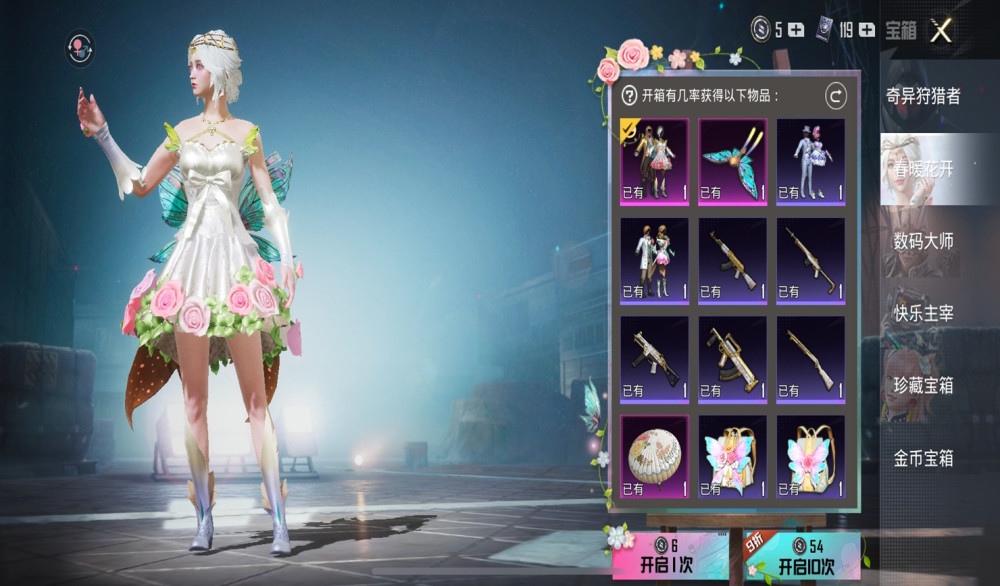Screen dimensions: 1000x586
Task: Close the treasure crate screen
Action: click(941, 30)
